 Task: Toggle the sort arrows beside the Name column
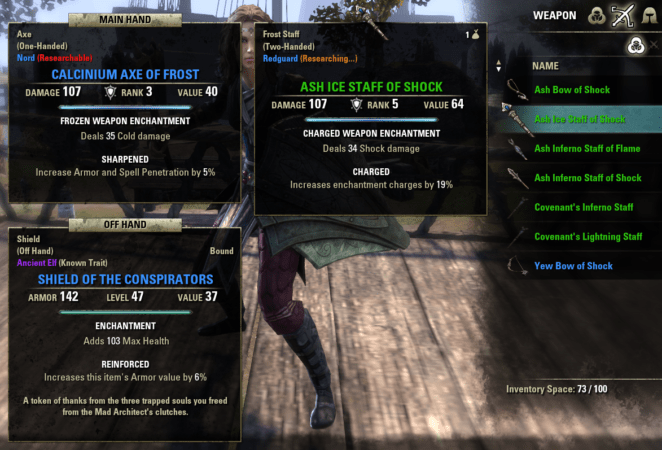click(x=499, y=66)
